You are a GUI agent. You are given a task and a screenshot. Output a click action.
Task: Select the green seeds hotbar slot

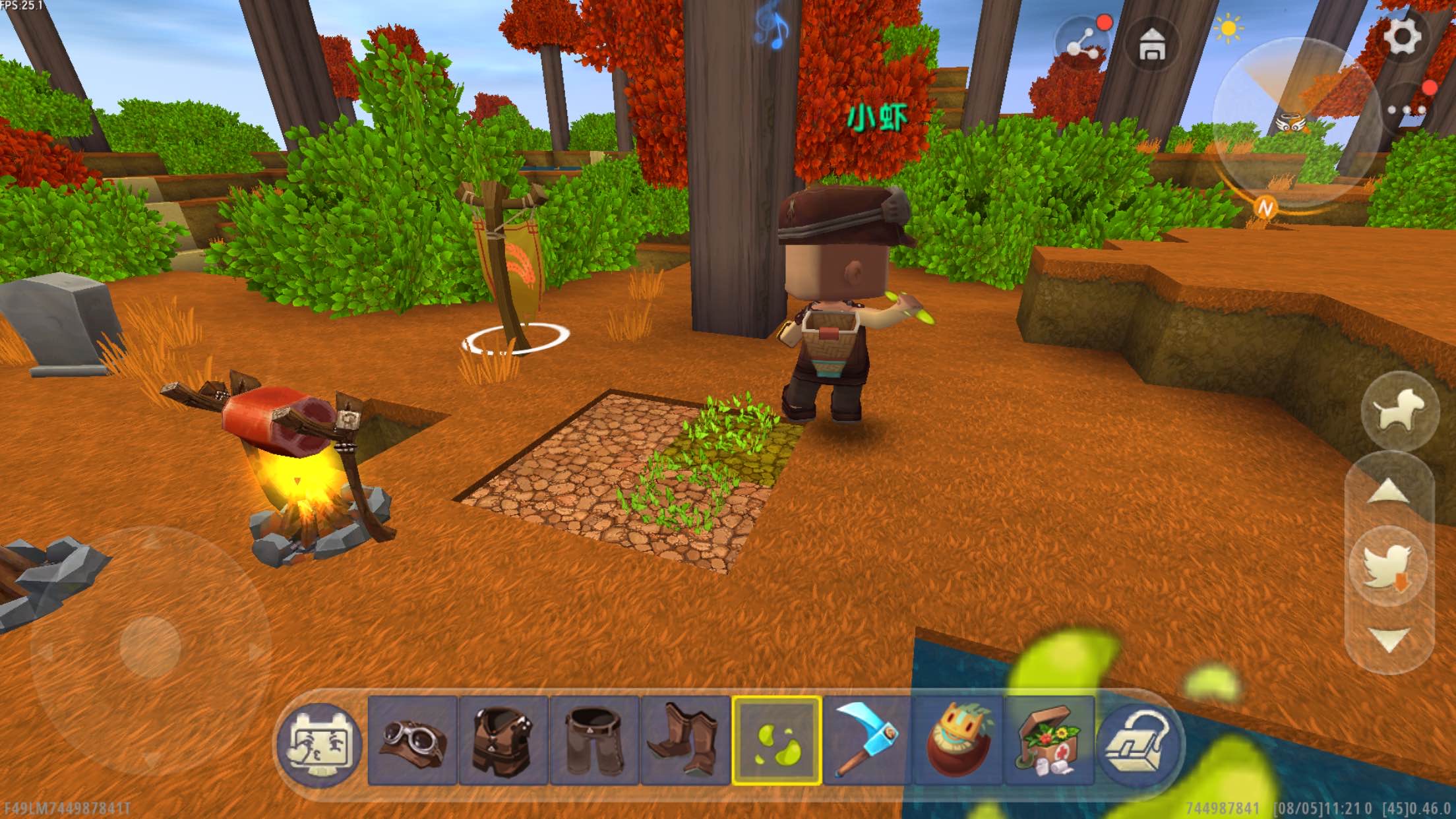(x=777, y=741)
